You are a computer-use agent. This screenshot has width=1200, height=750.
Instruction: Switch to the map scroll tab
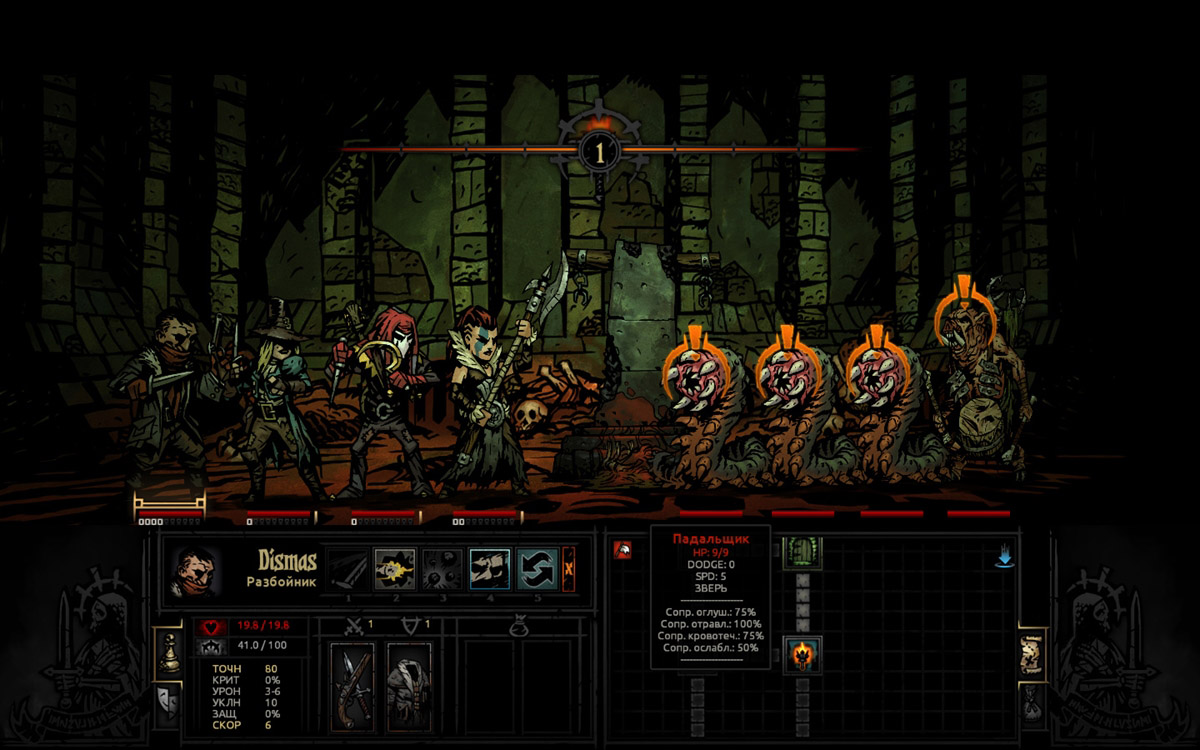coord(1032,654)
